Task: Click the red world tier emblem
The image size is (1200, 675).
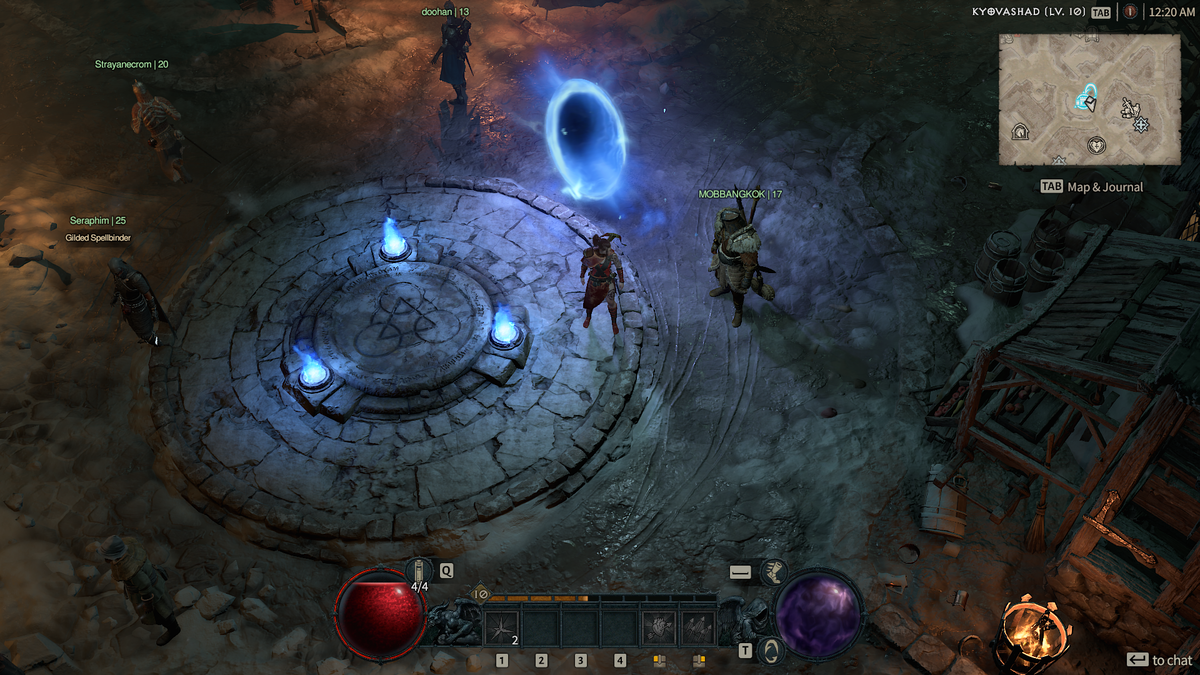Action: coord(1130,12)
